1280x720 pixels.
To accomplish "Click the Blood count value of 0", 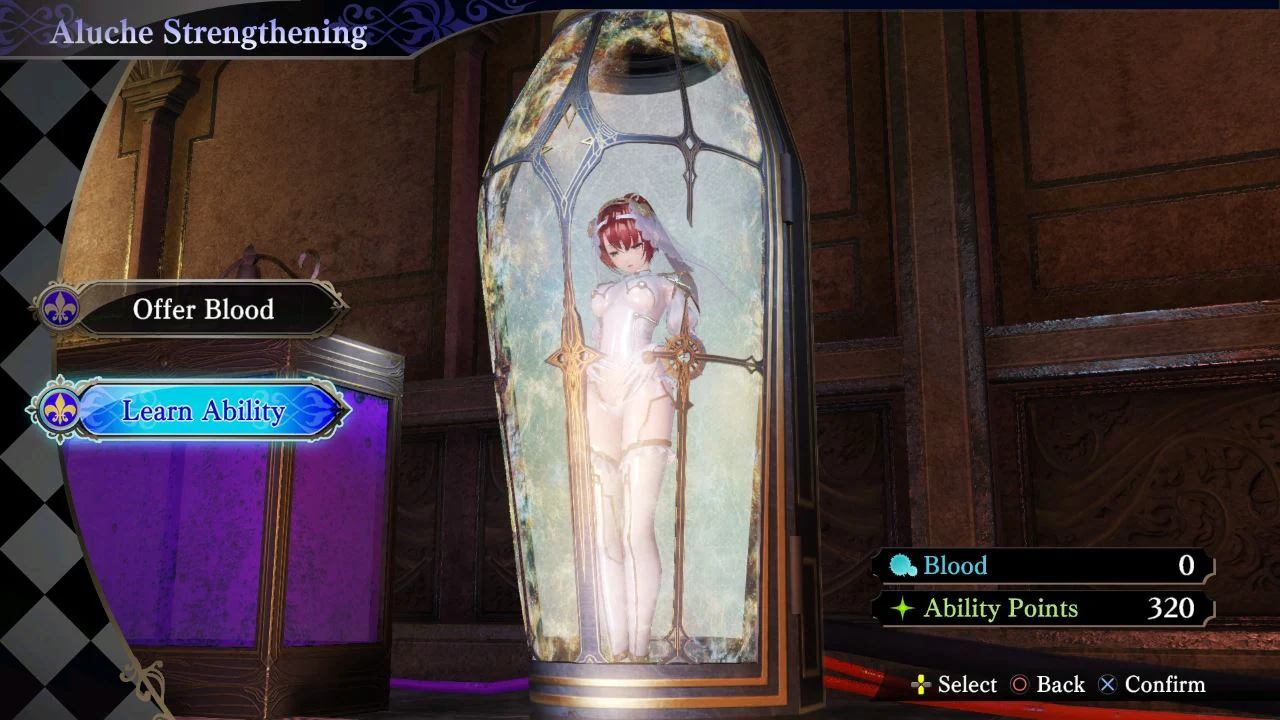I will point(1187,565).
